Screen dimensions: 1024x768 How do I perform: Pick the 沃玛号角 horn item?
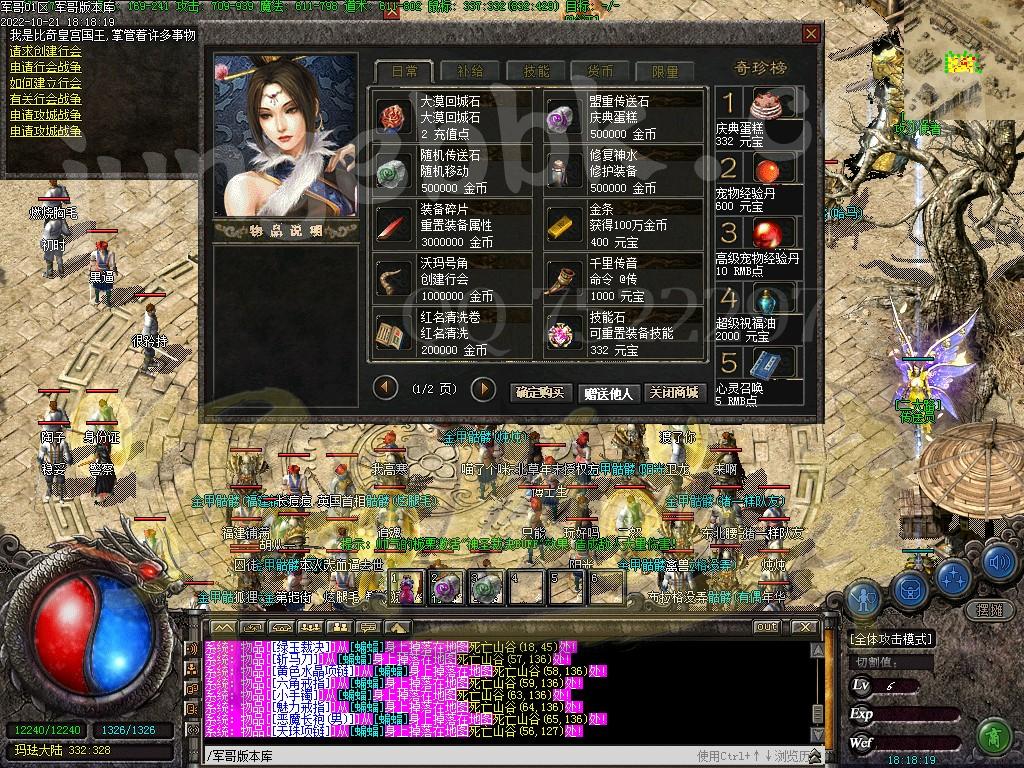452,278
